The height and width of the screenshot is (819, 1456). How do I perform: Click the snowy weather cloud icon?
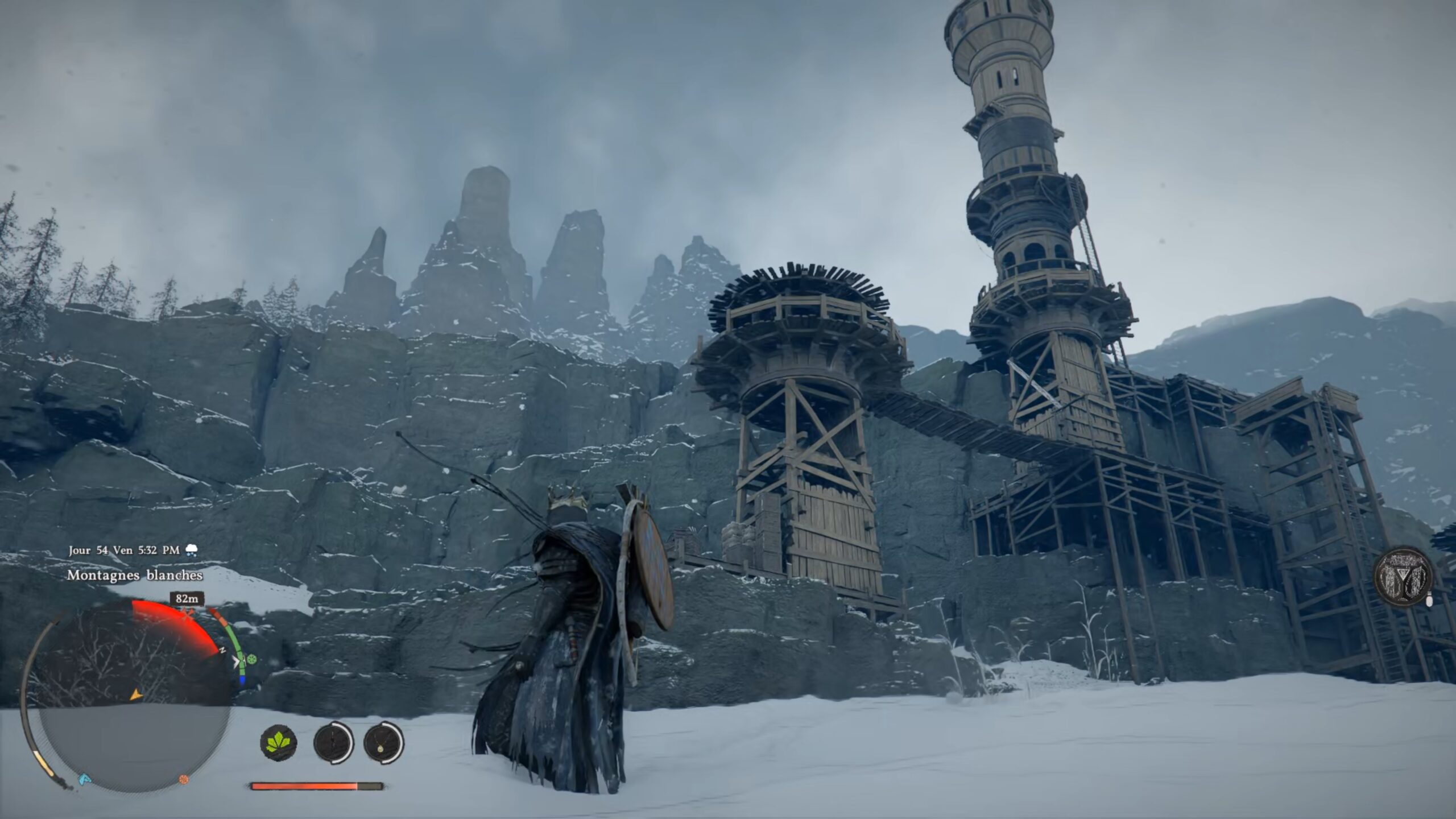[x=192, y=550]
